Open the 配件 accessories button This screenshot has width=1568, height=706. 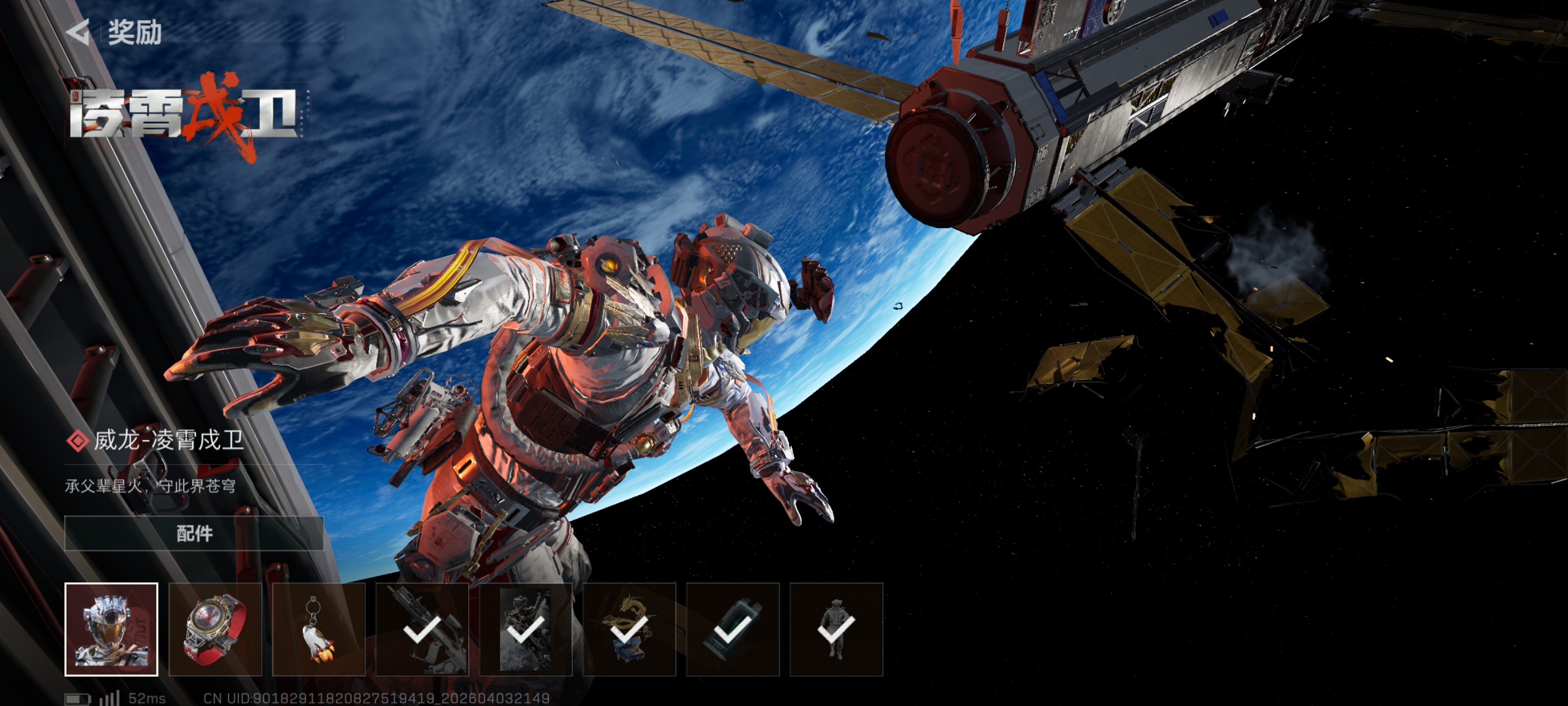[x=194, y=533]
